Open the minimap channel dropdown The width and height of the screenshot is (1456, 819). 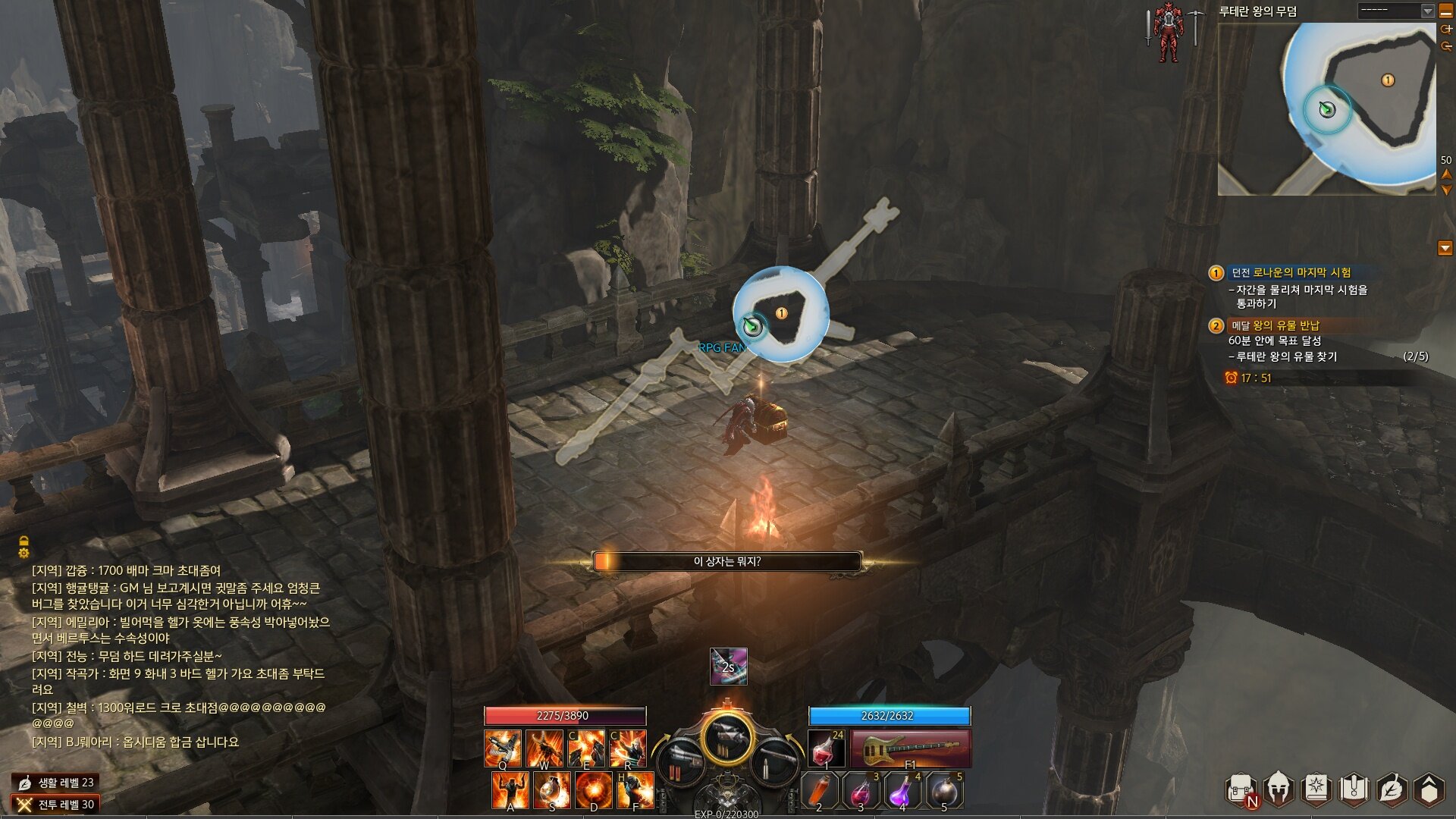(1427, 11)
